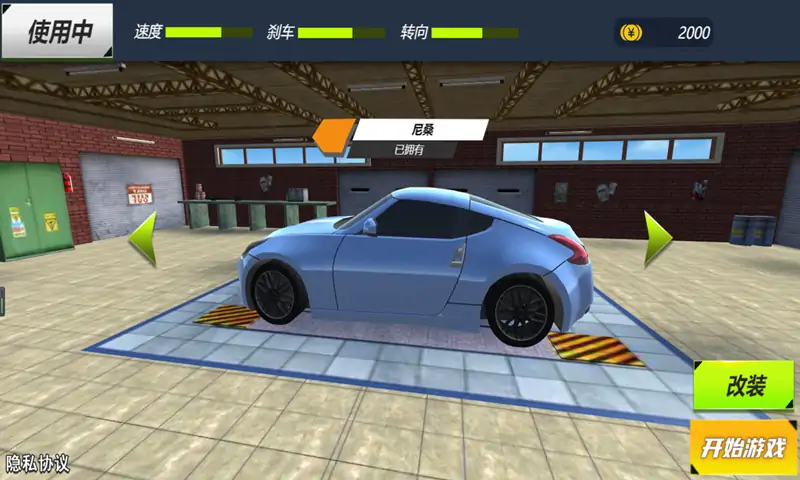Click the 使用中 in-use button
Screen dimensions: 800x480
point(59,32)
